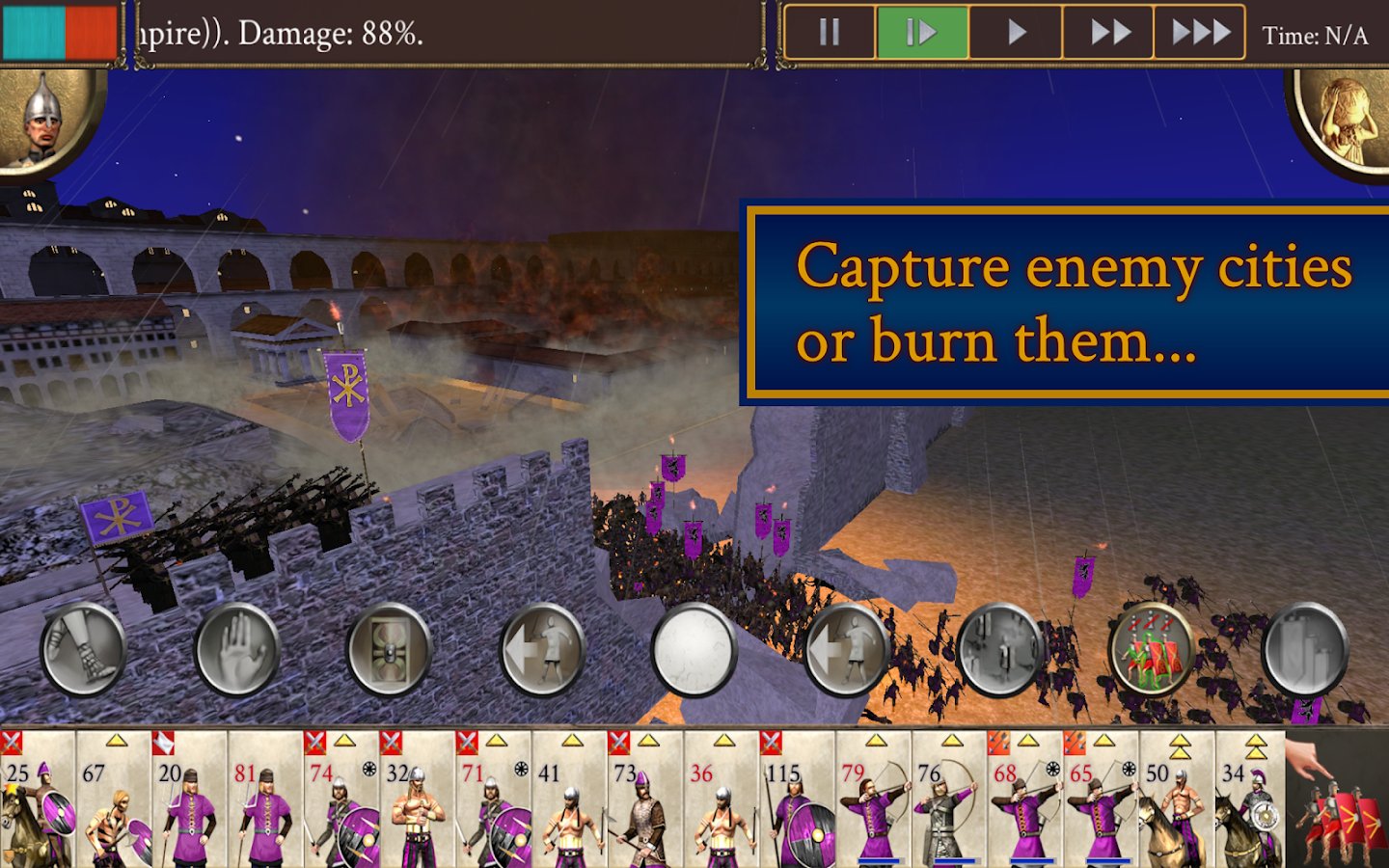The width and height of the screenshot is (1389, 868).
Task: Open the helmeted general portrait
Action: [x=43, y=121]
